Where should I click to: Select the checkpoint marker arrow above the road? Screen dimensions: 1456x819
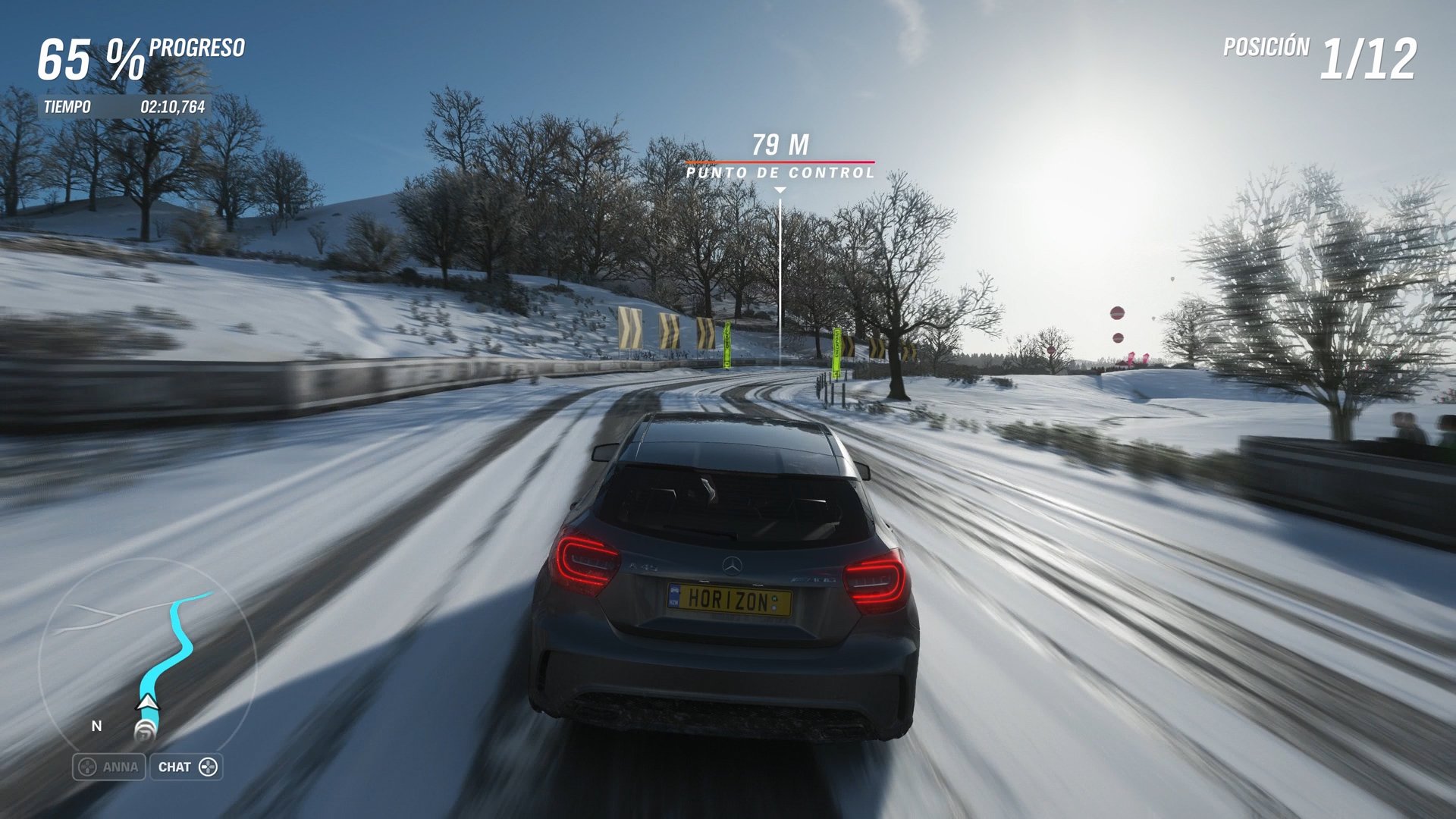pos(779,188)
